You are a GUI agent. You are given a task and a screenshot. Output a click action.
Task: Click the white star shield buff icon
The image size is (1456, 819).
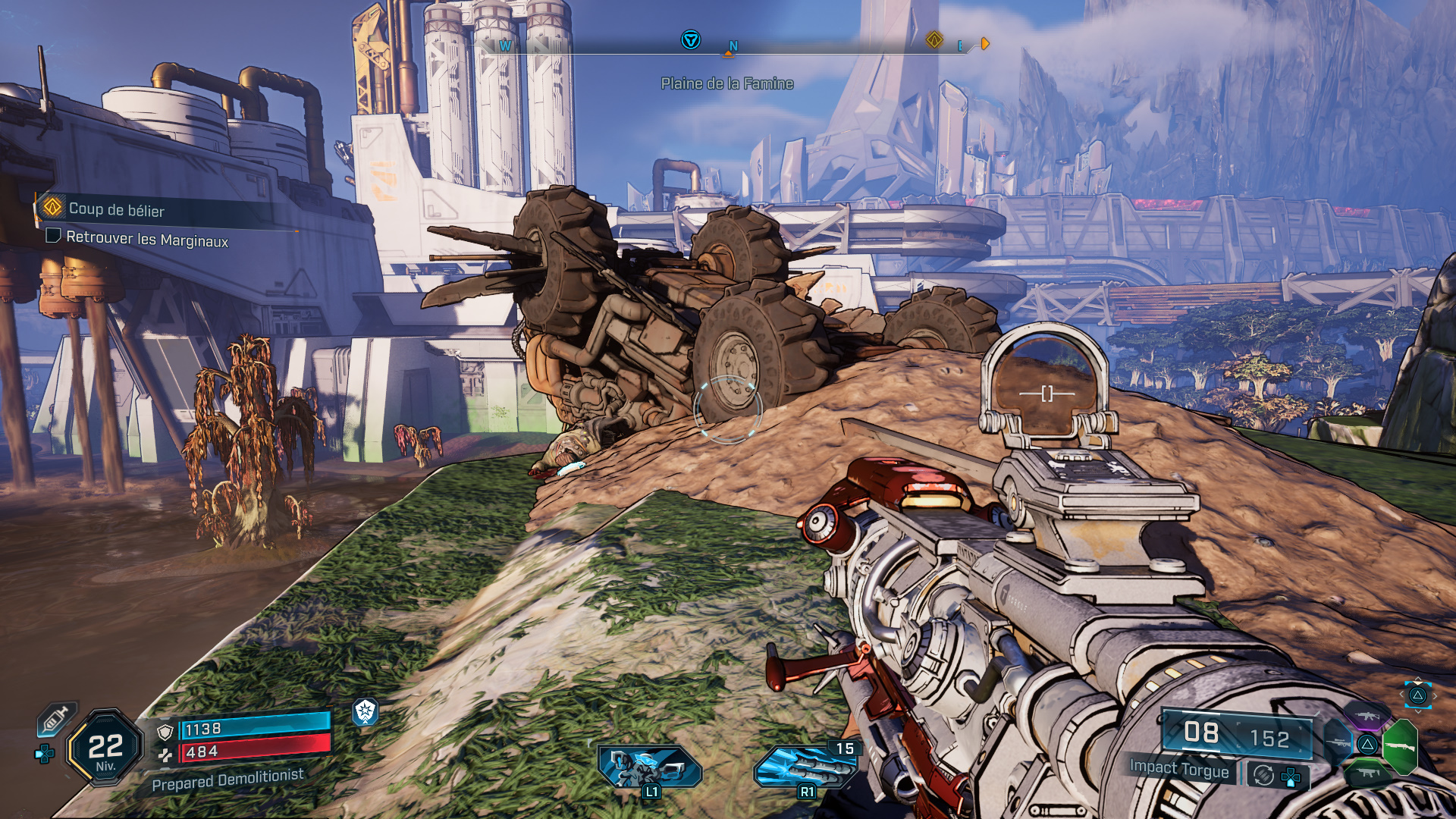(365, 711)
